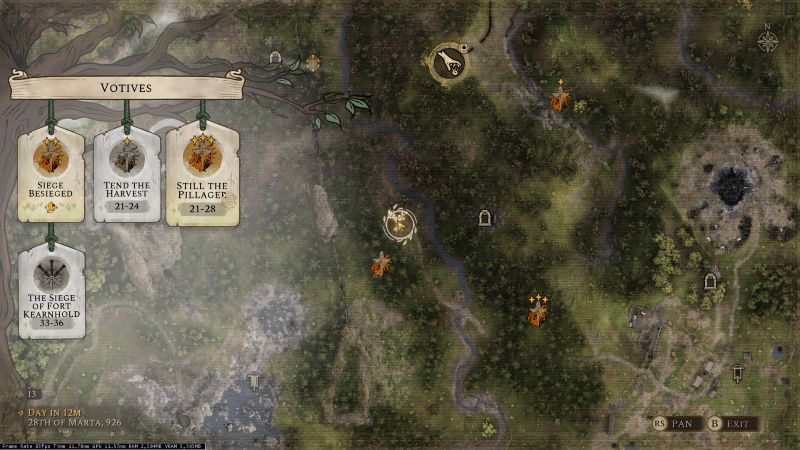The width and height of the screenshot is (800, 450).
Task: Click the orange map marker without stars
Action: (x=381, y=265)
